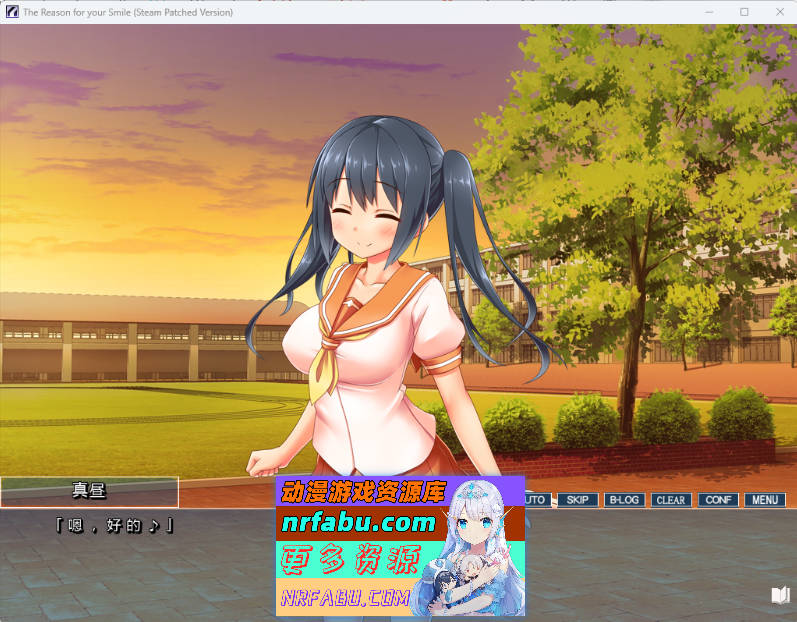The image size is (797, 622).
Task: Open the B-LOG backlog
Action: click(624, 499)
